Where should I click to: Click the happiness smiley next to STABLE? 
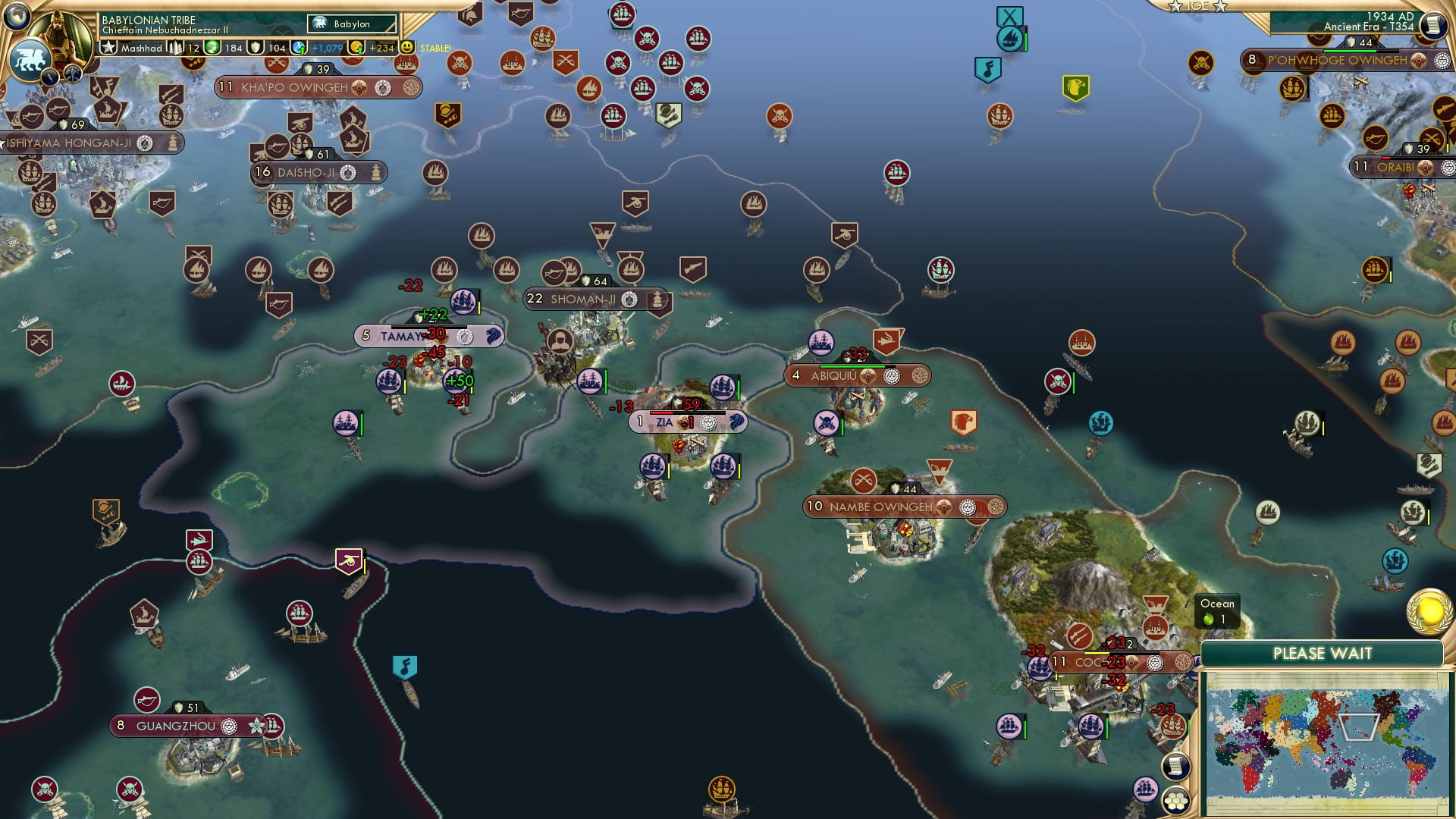point(408,46)
